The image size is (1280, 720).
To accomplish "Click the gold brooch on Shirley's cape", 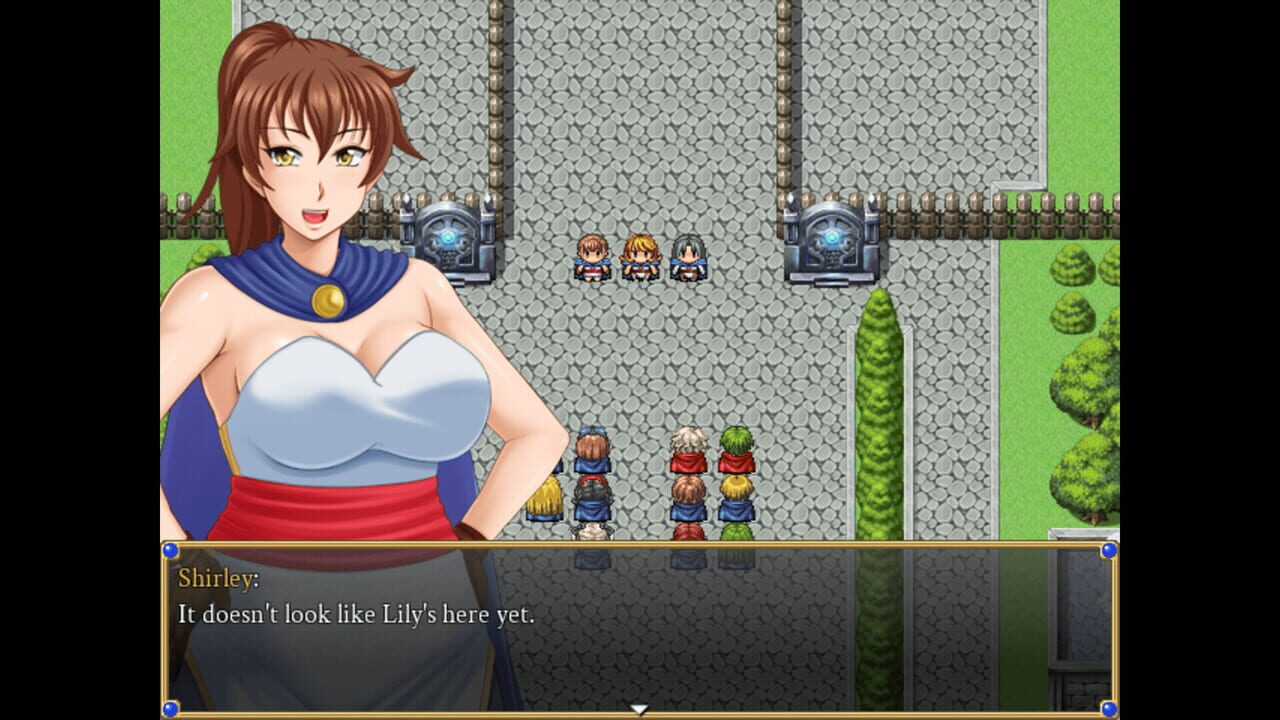I will click(330, 298).
